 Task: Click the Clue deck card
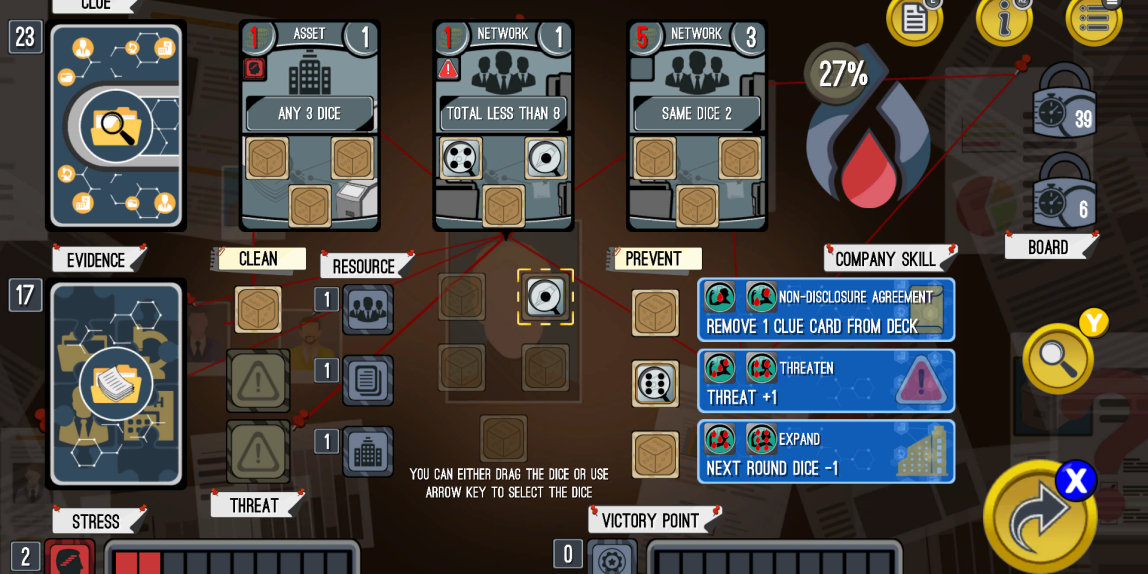(116, 125)
